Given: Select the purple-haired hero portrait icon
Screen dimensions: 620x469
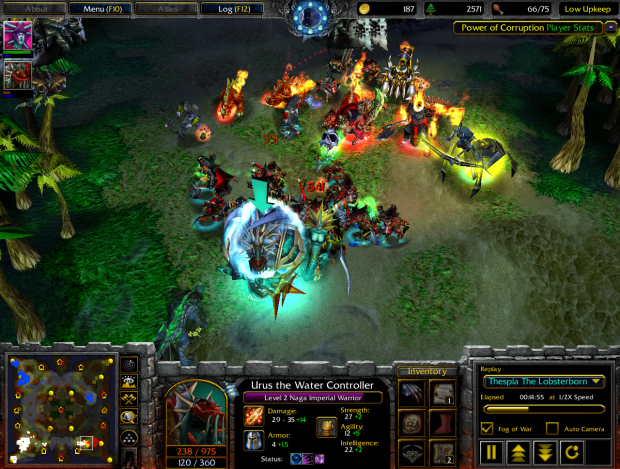Looking at the screenshot, I should point(18,35).
